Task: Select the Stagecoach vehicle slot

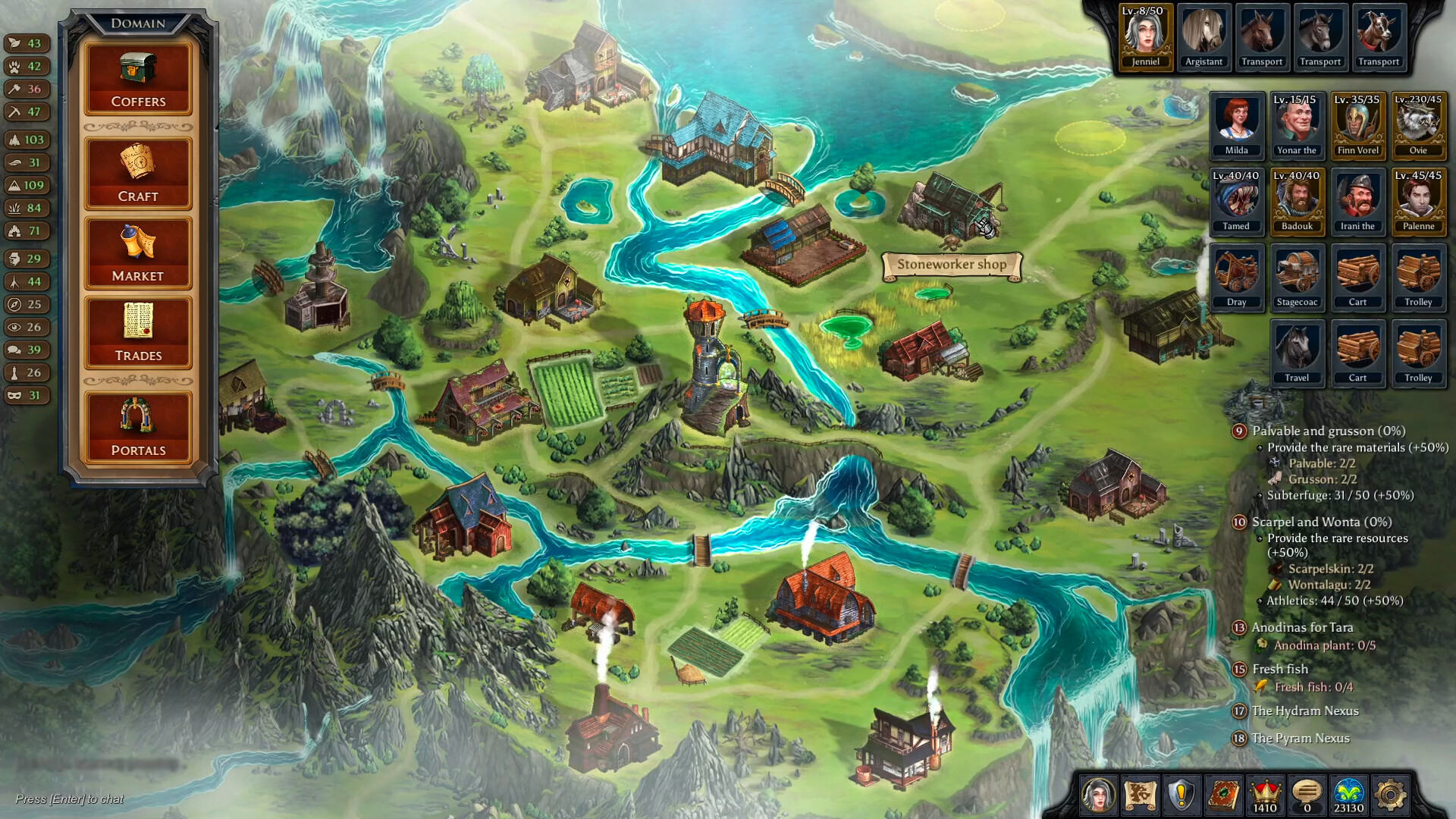Action: tap(1297, 275)
